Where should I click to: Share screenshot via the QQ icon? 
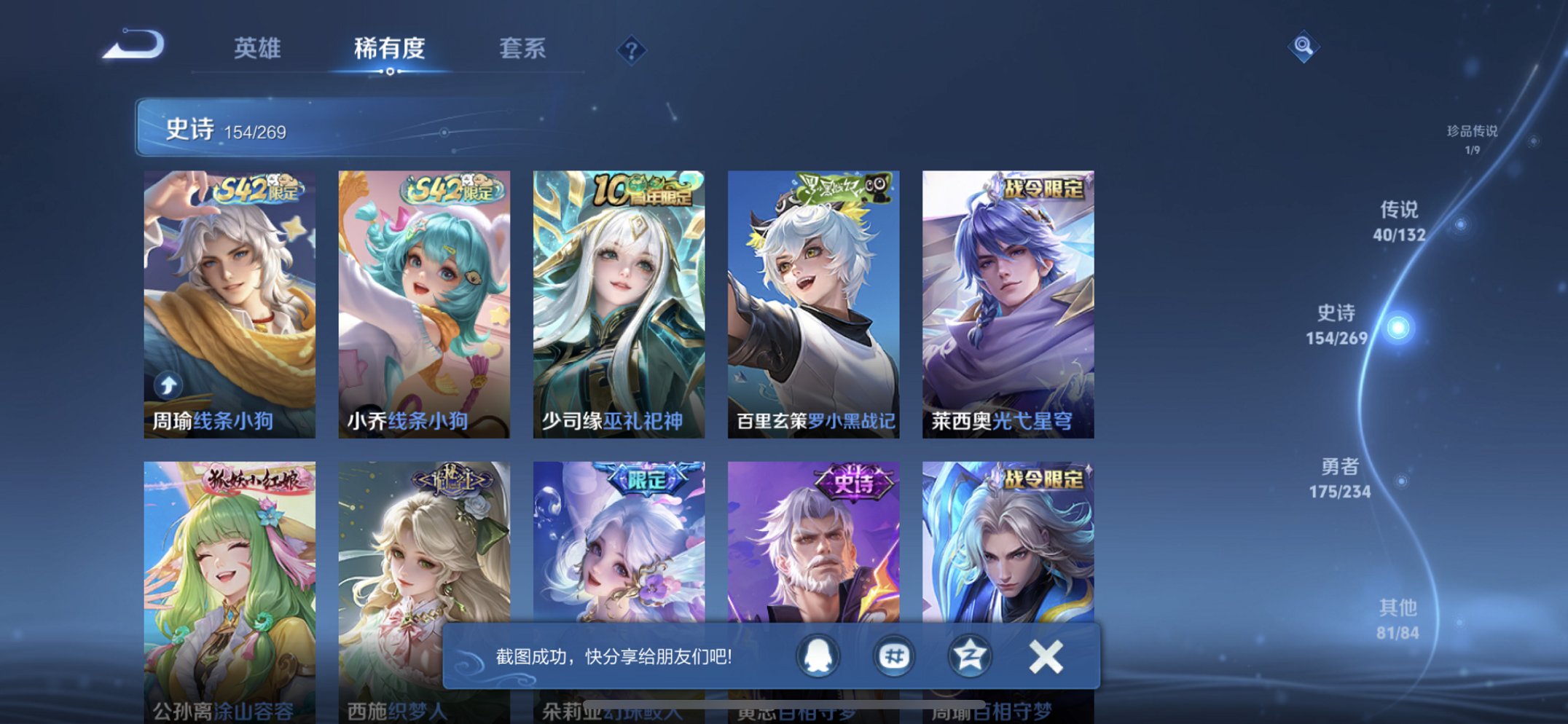(x=818, y=656)
